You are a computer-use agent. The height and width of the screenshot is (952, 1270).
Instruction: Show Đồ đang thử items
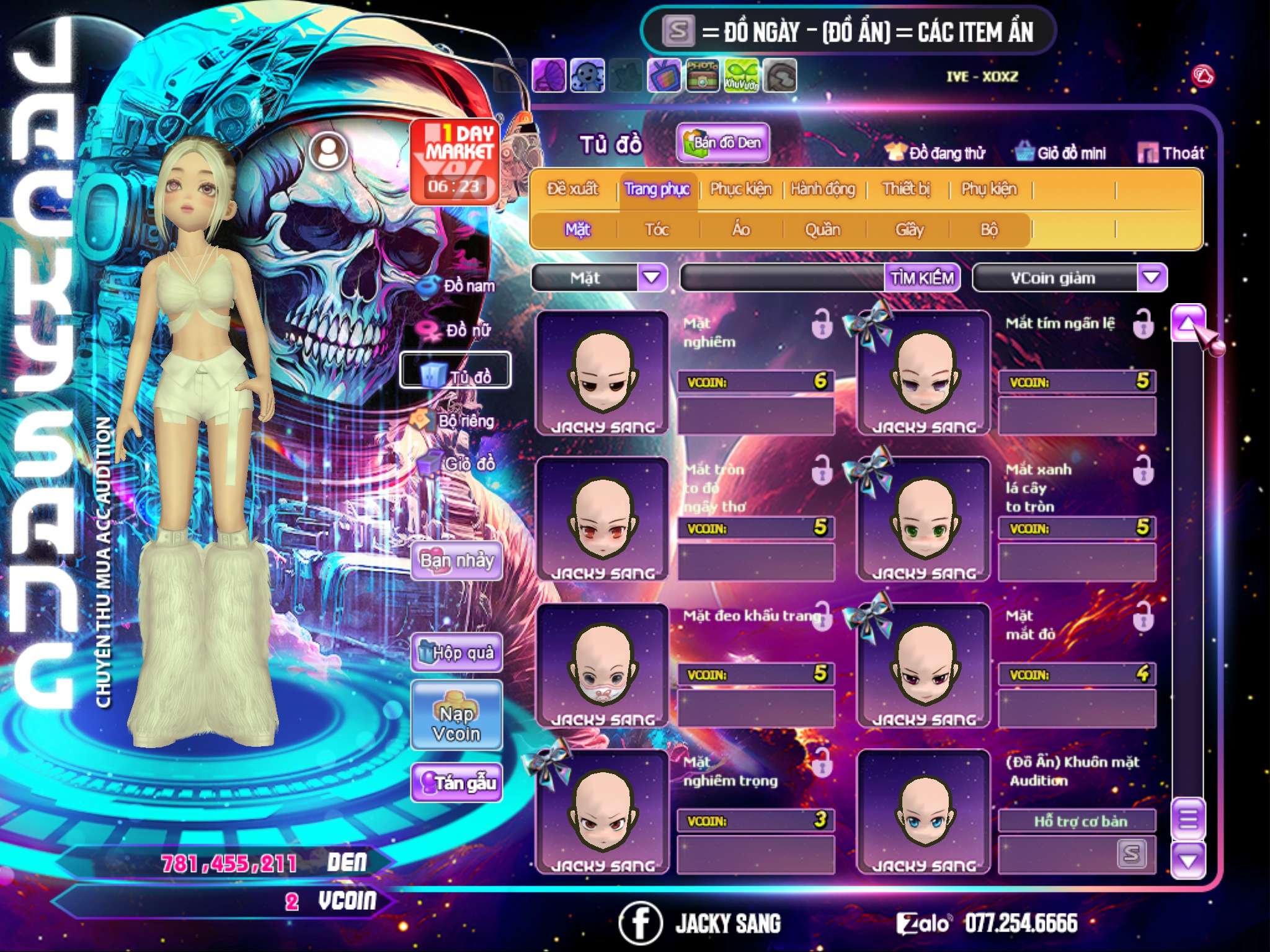click(936, 152)
